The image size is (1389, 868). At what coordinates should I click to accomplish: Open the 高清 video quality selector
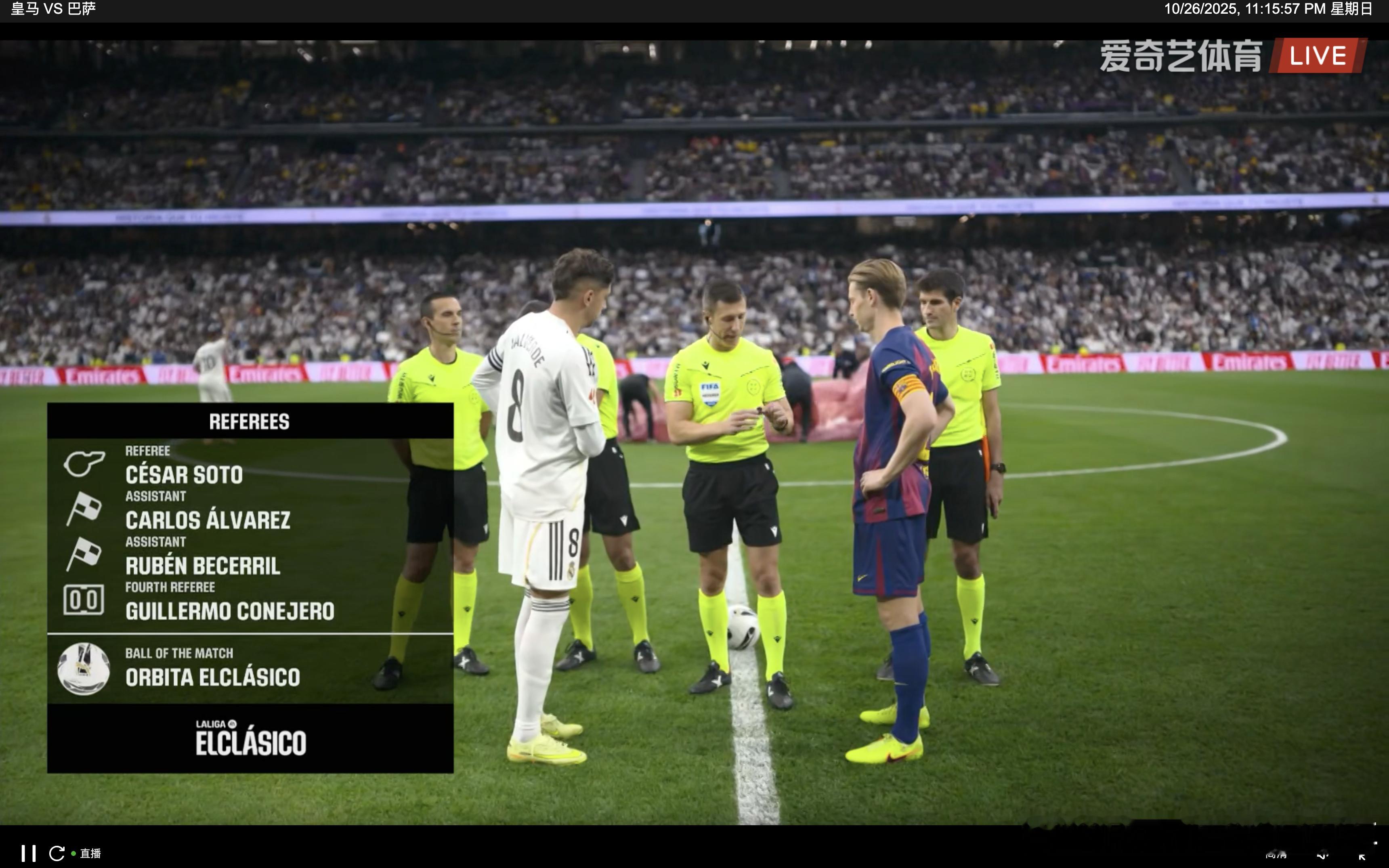(1276, 855)
